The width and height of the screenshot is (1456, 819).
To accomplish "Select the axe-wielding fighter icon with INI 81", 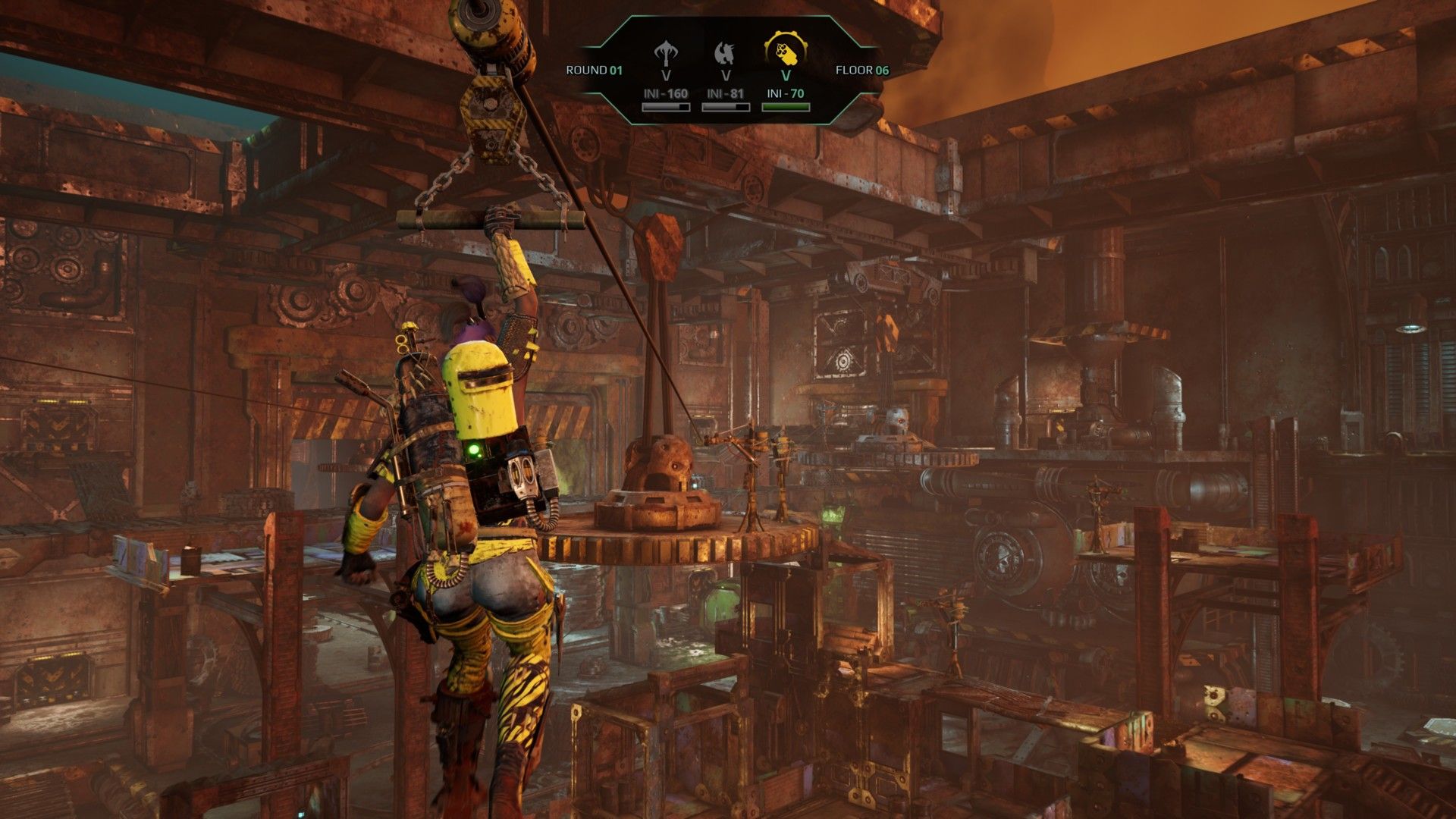I will tap(726, 53).
